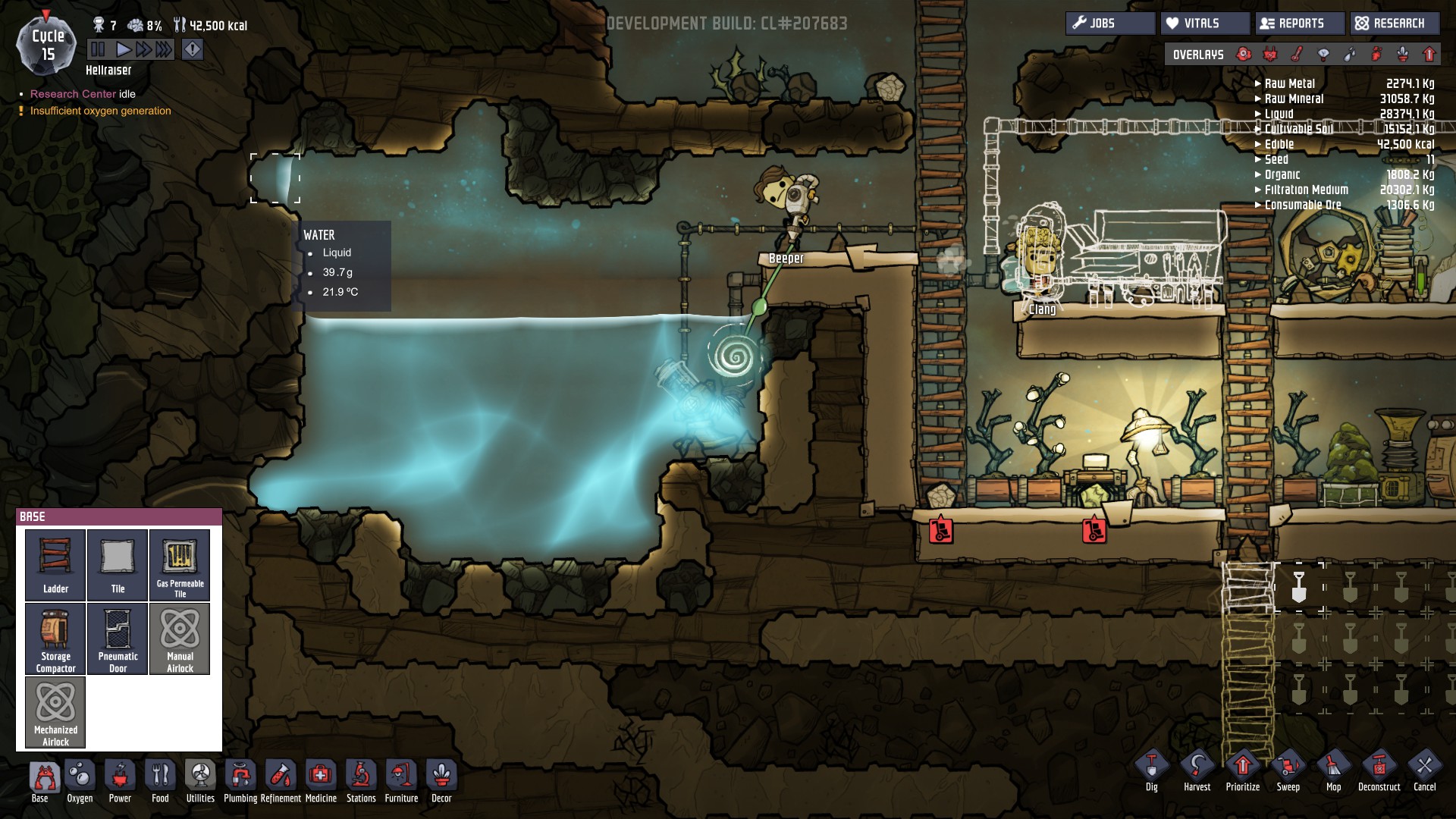Choose the Pneumatic Door
The width and height of the screenshot is (1456, 819).
click(118, 639)
